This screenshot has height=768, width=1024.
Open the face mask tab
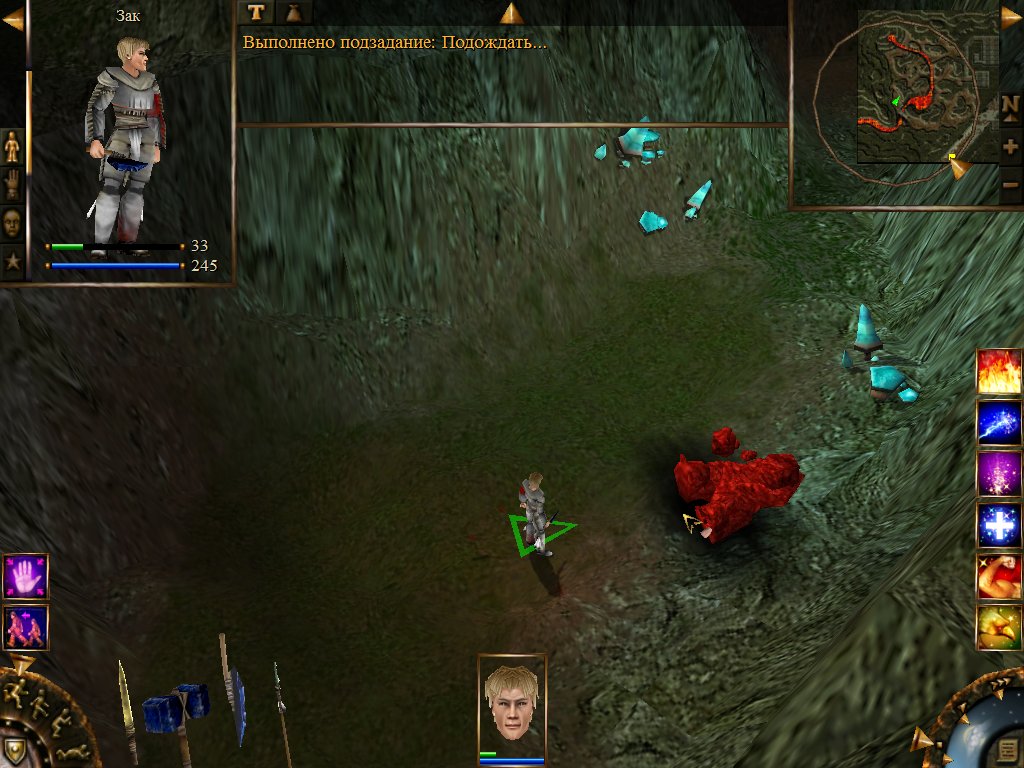[13, 223]
